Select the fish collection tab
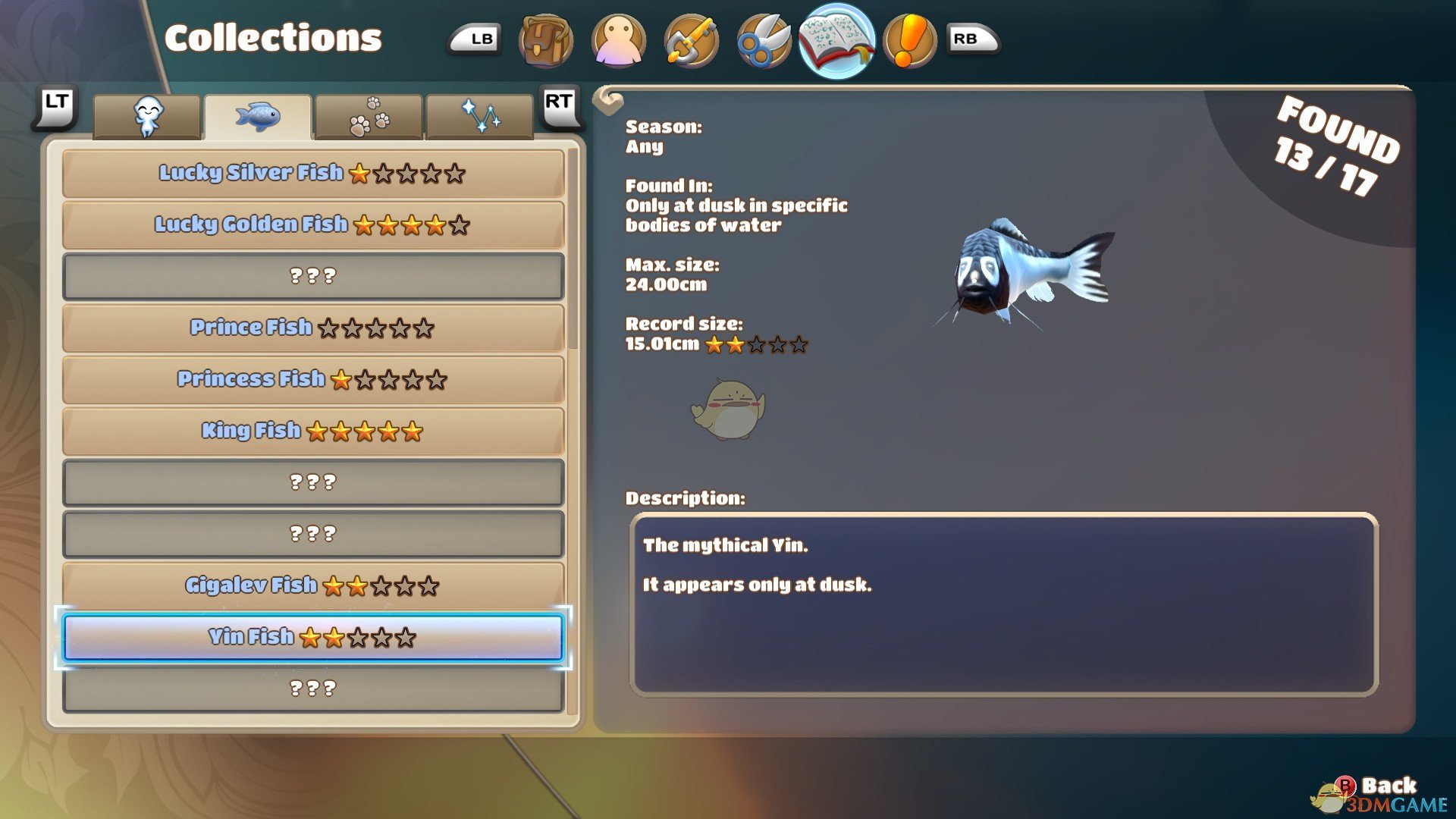 (258, 118)
